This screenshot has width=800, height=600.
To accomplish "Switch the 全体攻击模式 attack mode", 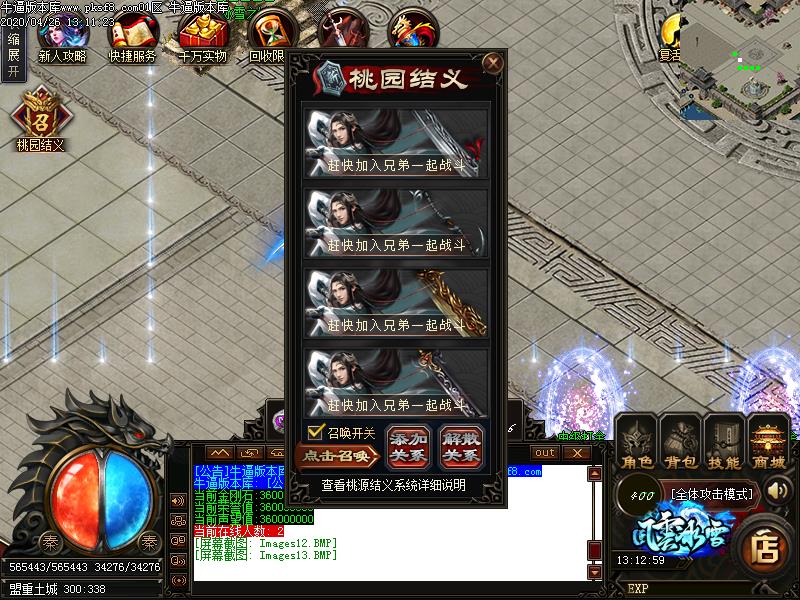I will pos(709,493).
